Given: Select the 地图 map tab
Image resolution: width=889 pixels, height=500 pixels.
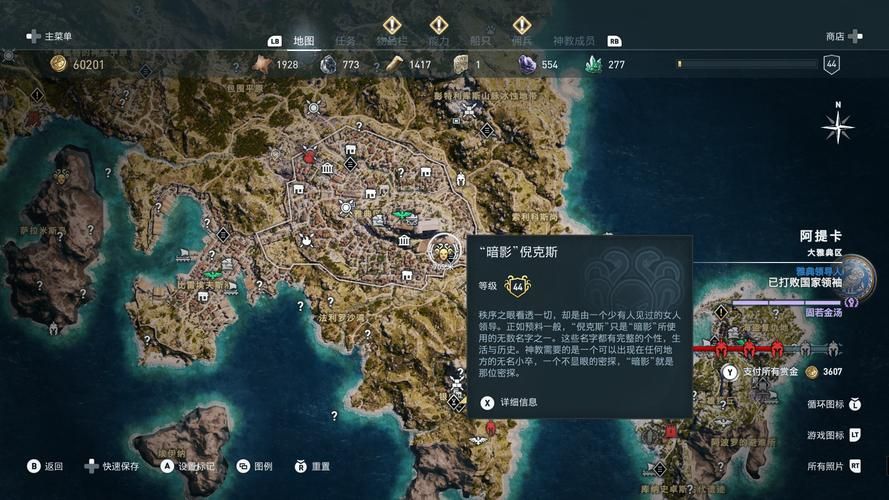Looking at the screenshot, I should (x=304, y=41).
